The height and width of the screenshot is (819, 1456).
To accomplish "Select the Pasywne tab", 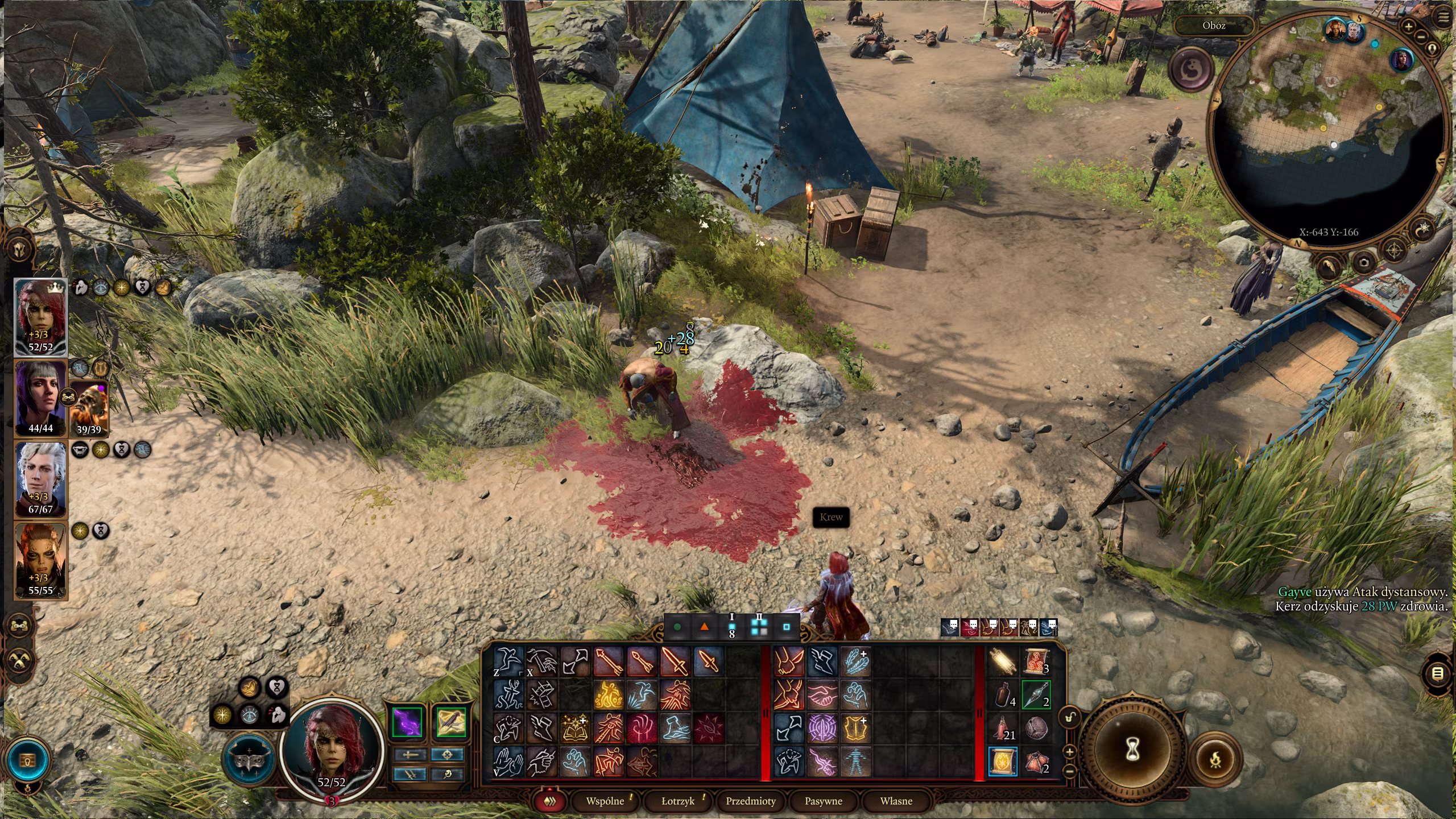I will click(823, 801).
